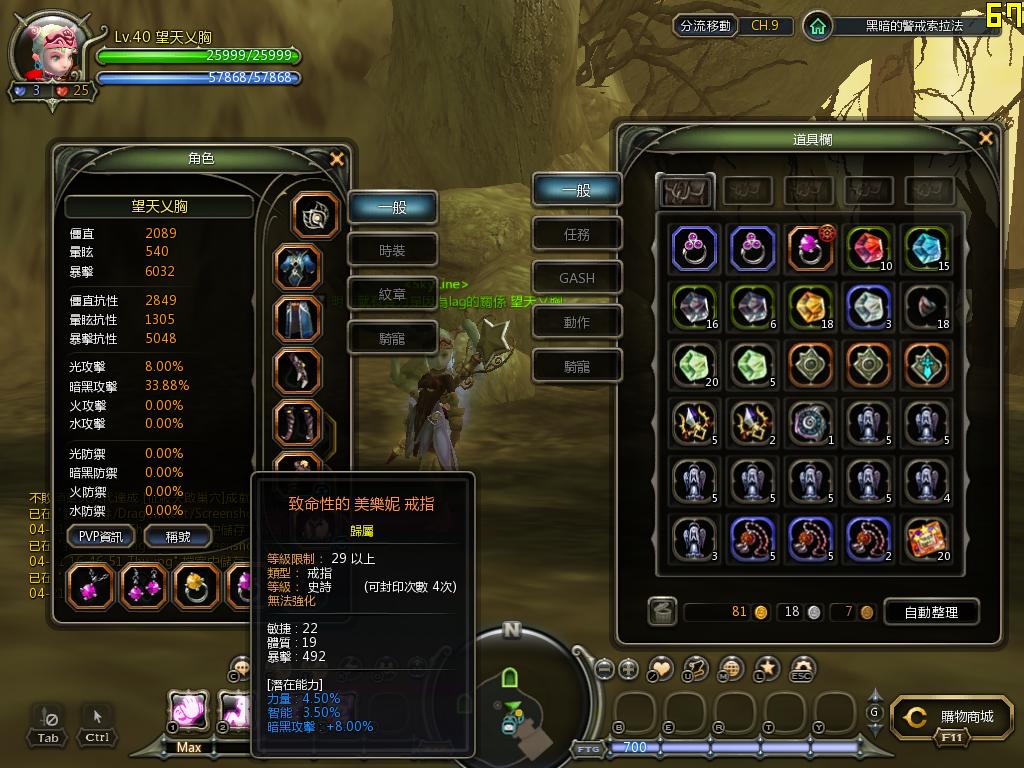This screenshot has height=768, width=1024.
Task: Select the blue crystal stack of 15
Action: point(927,248)
